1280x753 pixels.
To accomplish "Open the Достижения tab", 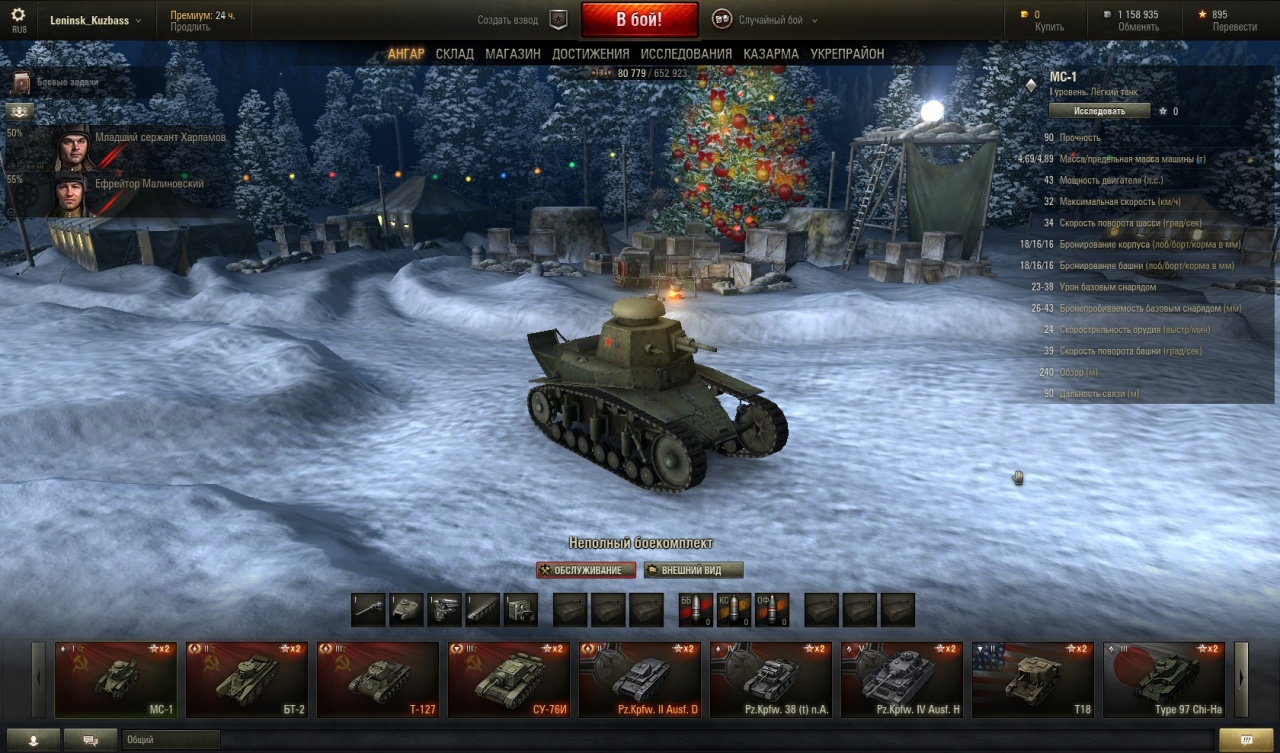I will (x=591, y=54).
